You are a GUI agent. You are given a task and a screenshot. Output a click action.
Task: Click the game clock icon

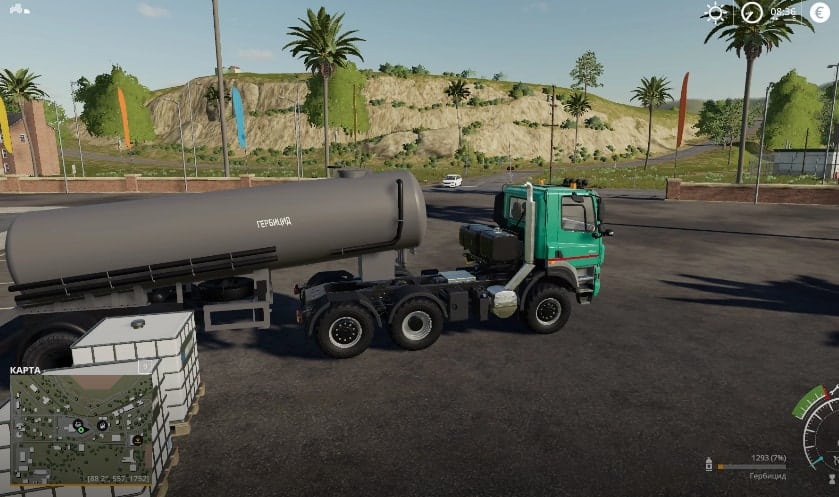click(x=752, y=13)
